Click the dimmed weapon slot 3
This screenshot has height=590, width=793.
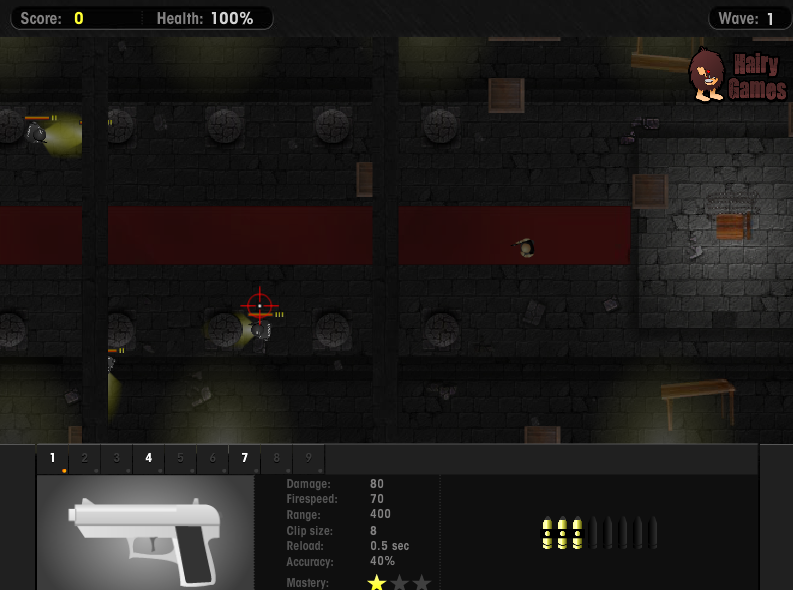click(117, 459)
